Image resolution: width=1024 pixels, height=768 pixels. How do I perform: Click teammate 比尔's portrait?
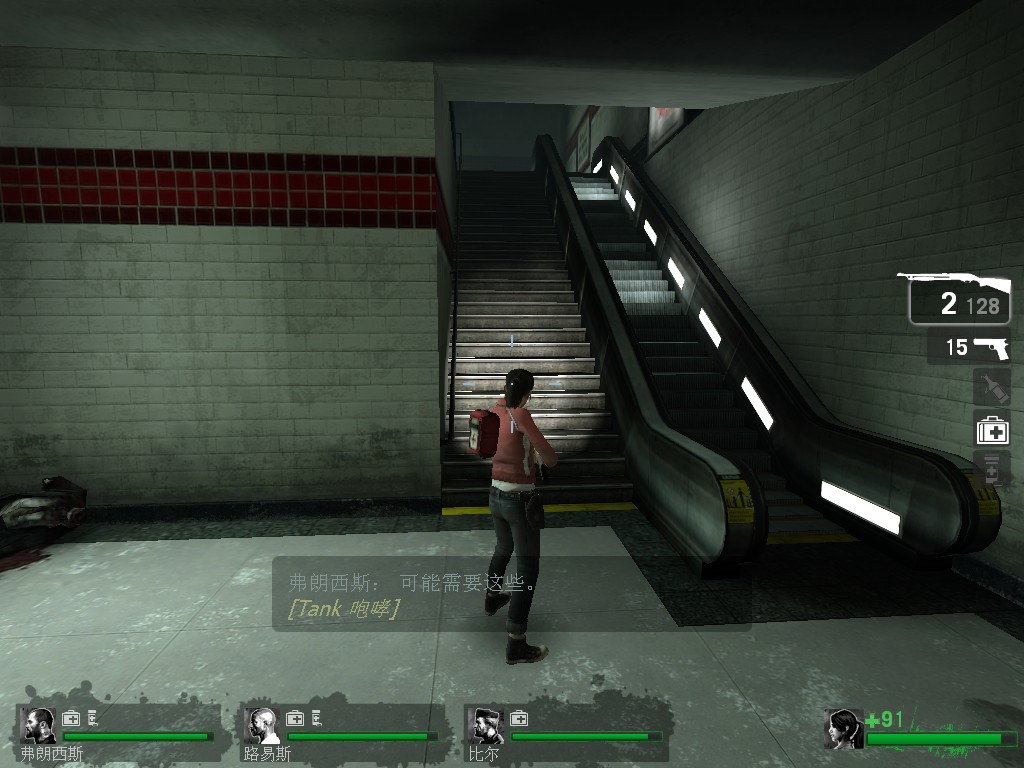tap(487, 725)
